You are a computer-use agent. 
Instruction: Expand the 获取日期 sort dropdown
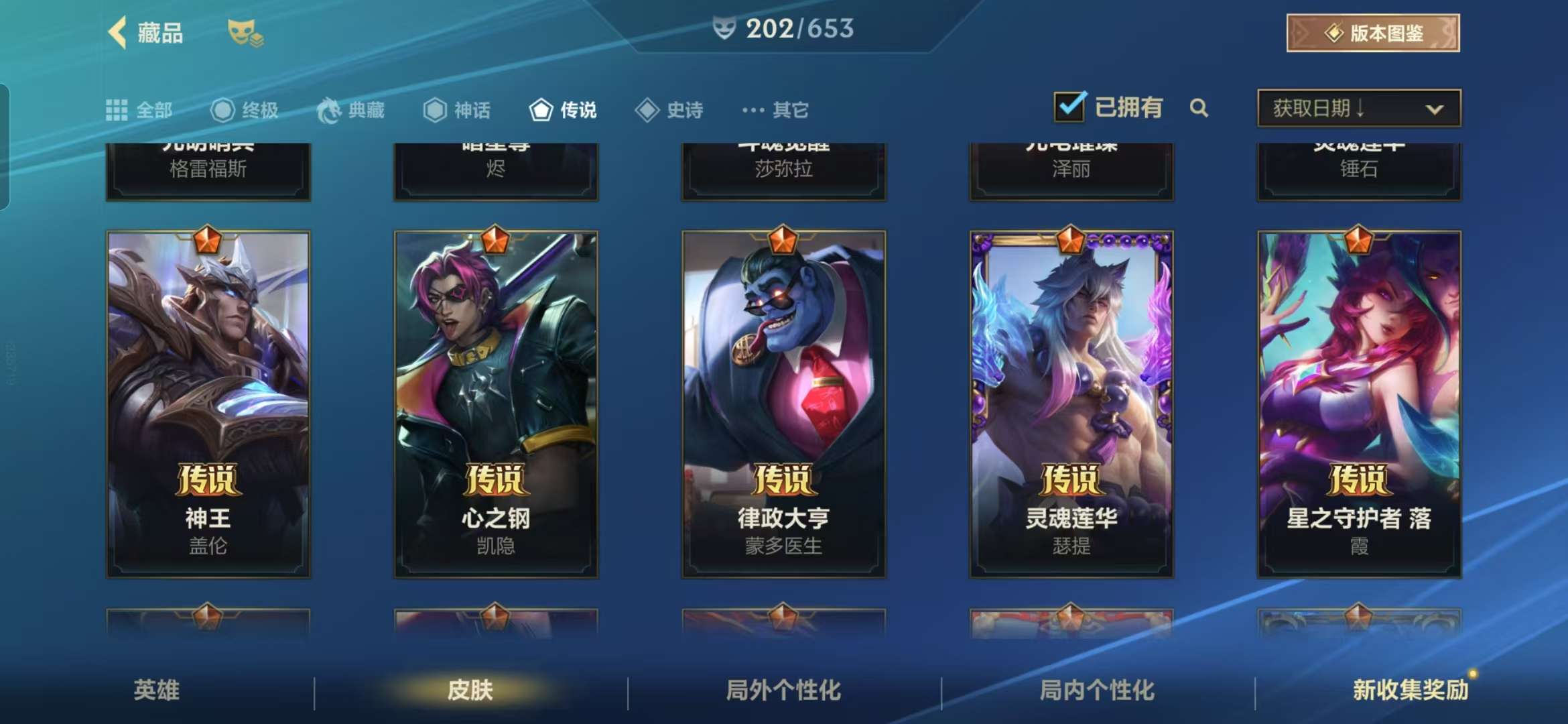1359,108
